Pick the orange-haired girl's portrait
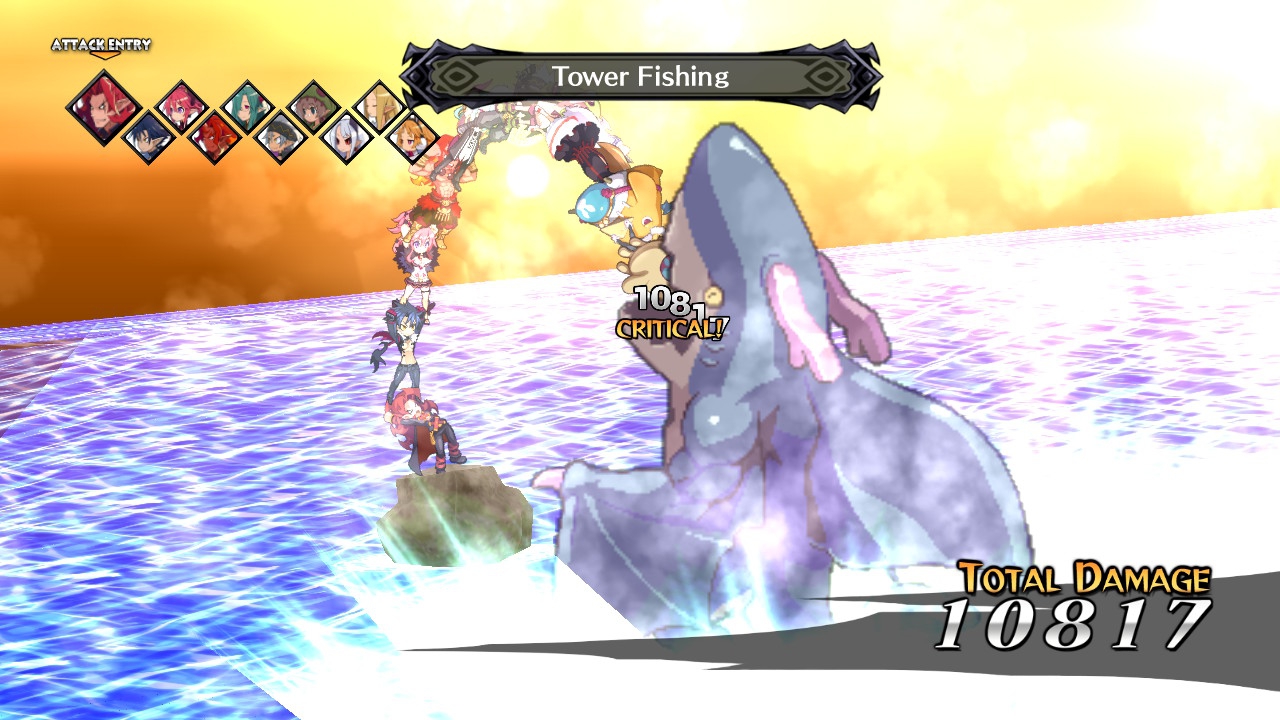The image size is (1280, 720). click(x=411, y=137)
